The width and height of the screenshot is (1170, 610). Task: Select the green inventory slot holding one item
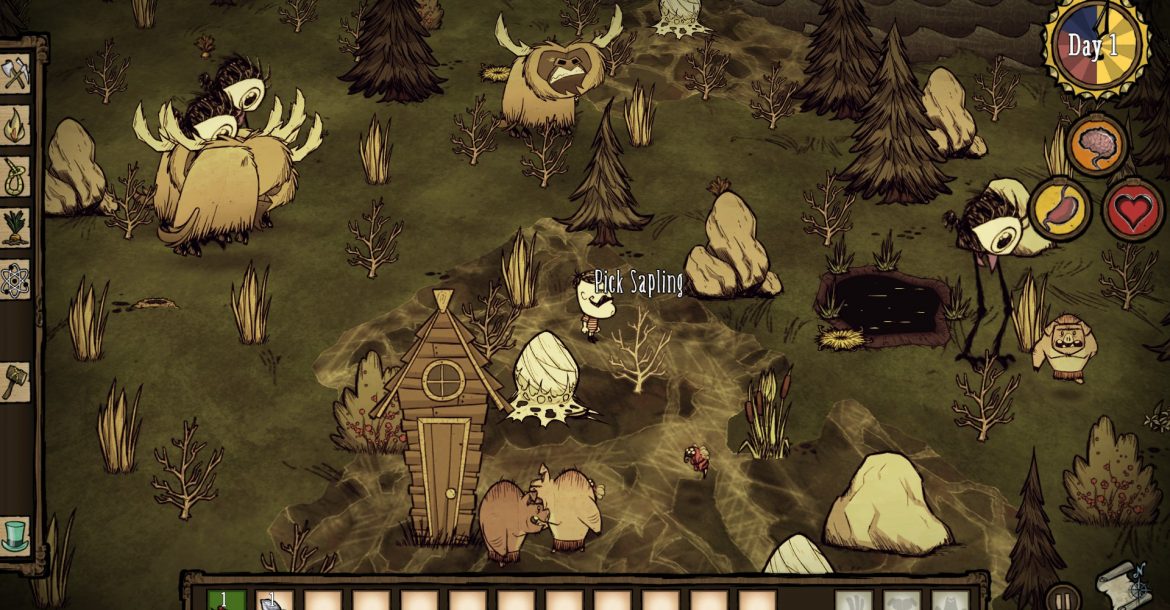(226, 600)
